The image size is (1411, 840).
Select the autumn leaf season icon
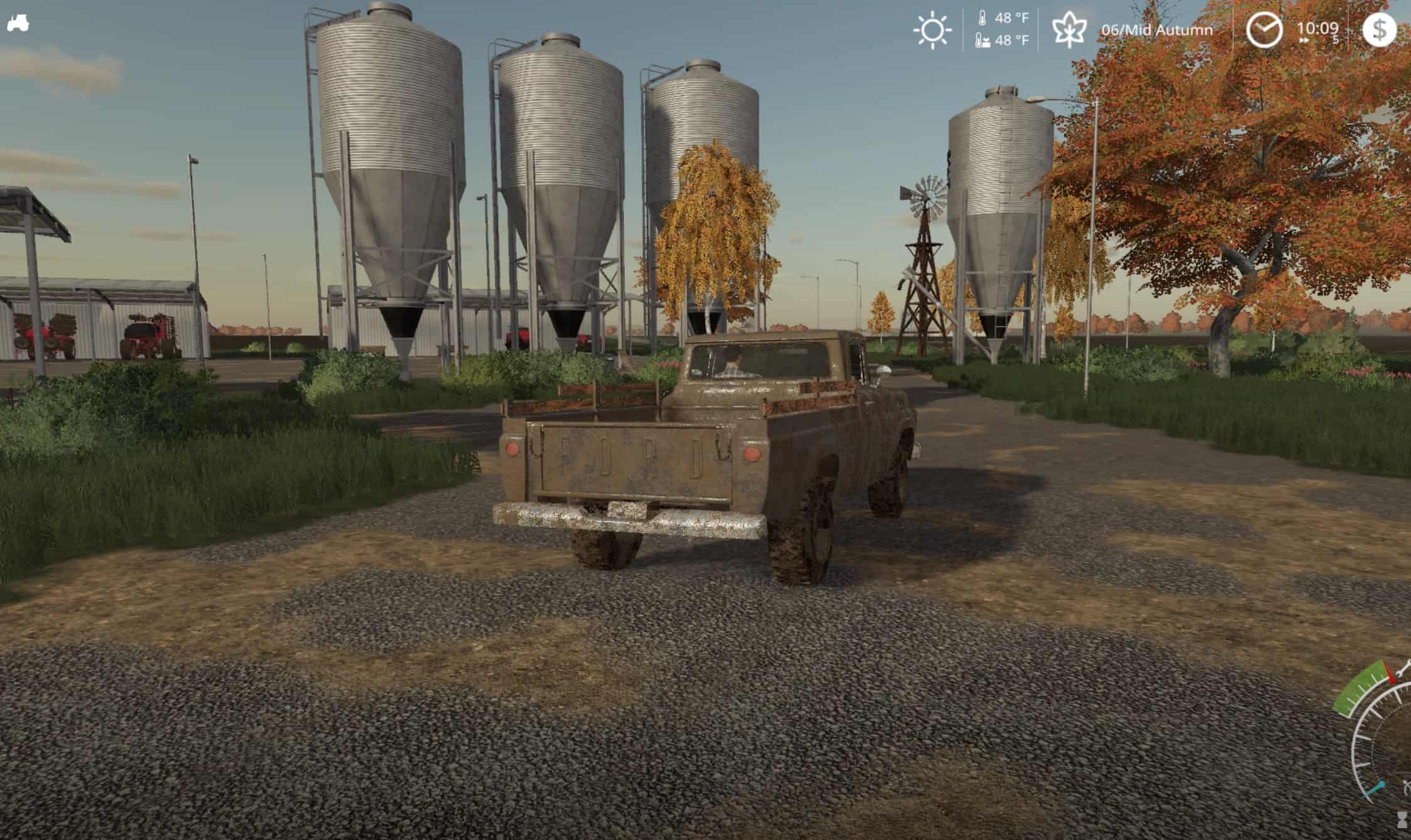click(1068, 30)
